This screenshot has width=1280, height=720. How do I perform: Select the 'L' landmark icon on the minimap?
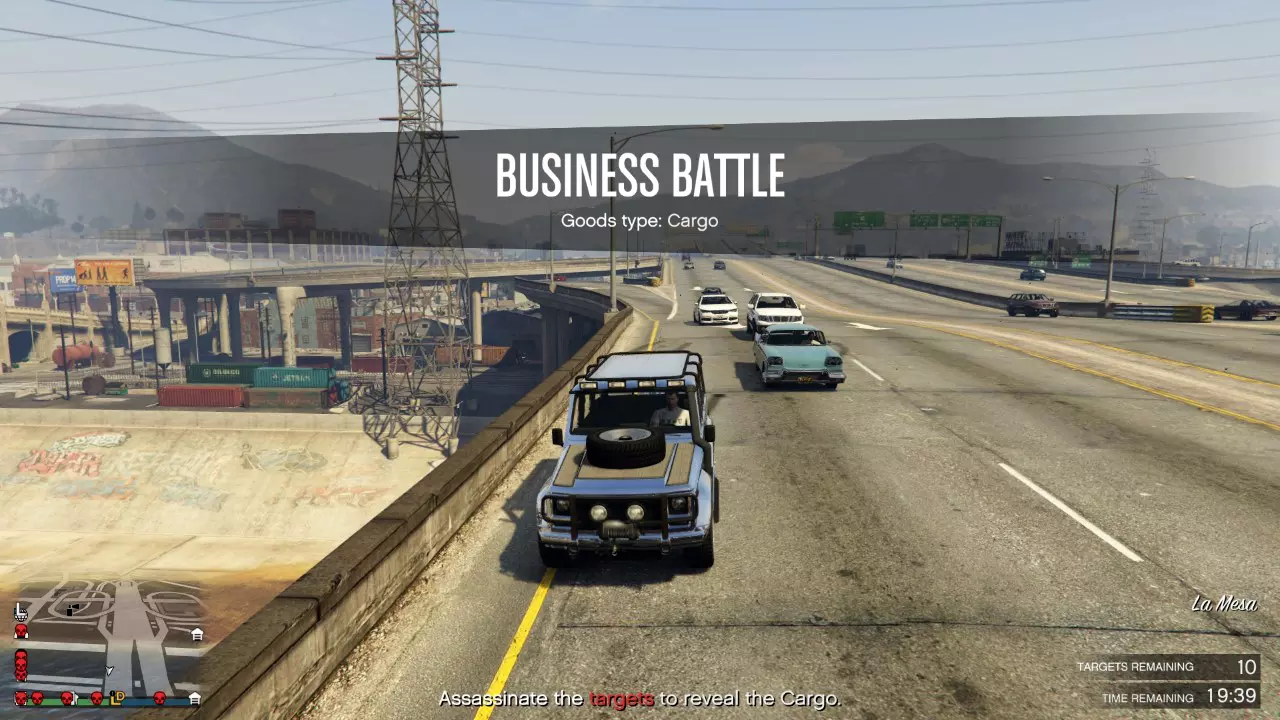click(19, 609)
